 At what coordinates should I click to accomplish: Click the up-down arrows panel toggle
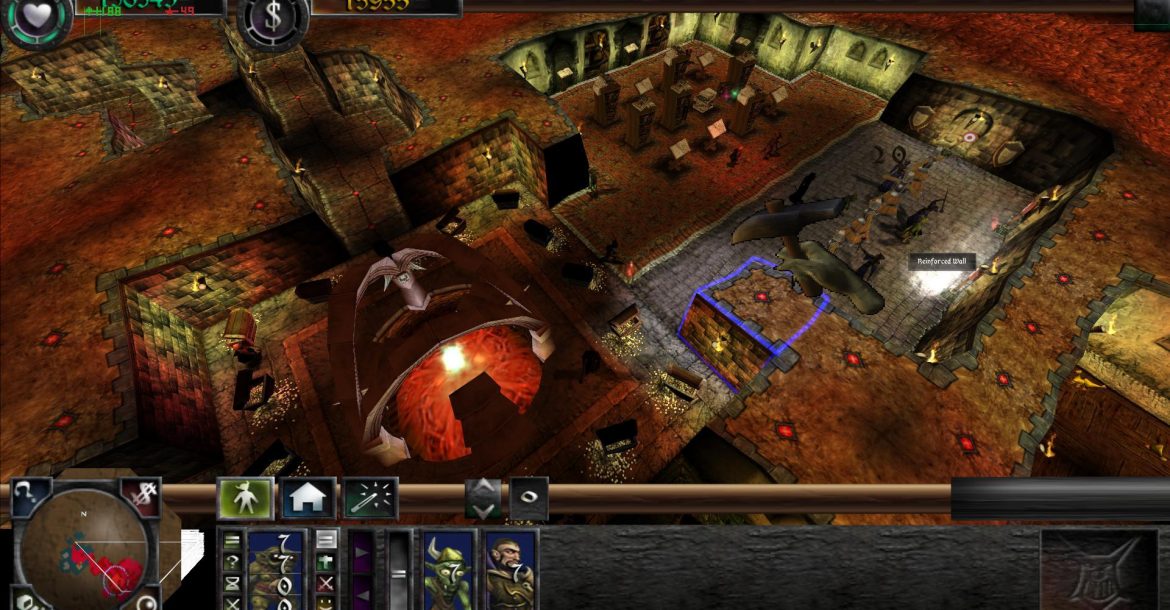tap(483, 498)
